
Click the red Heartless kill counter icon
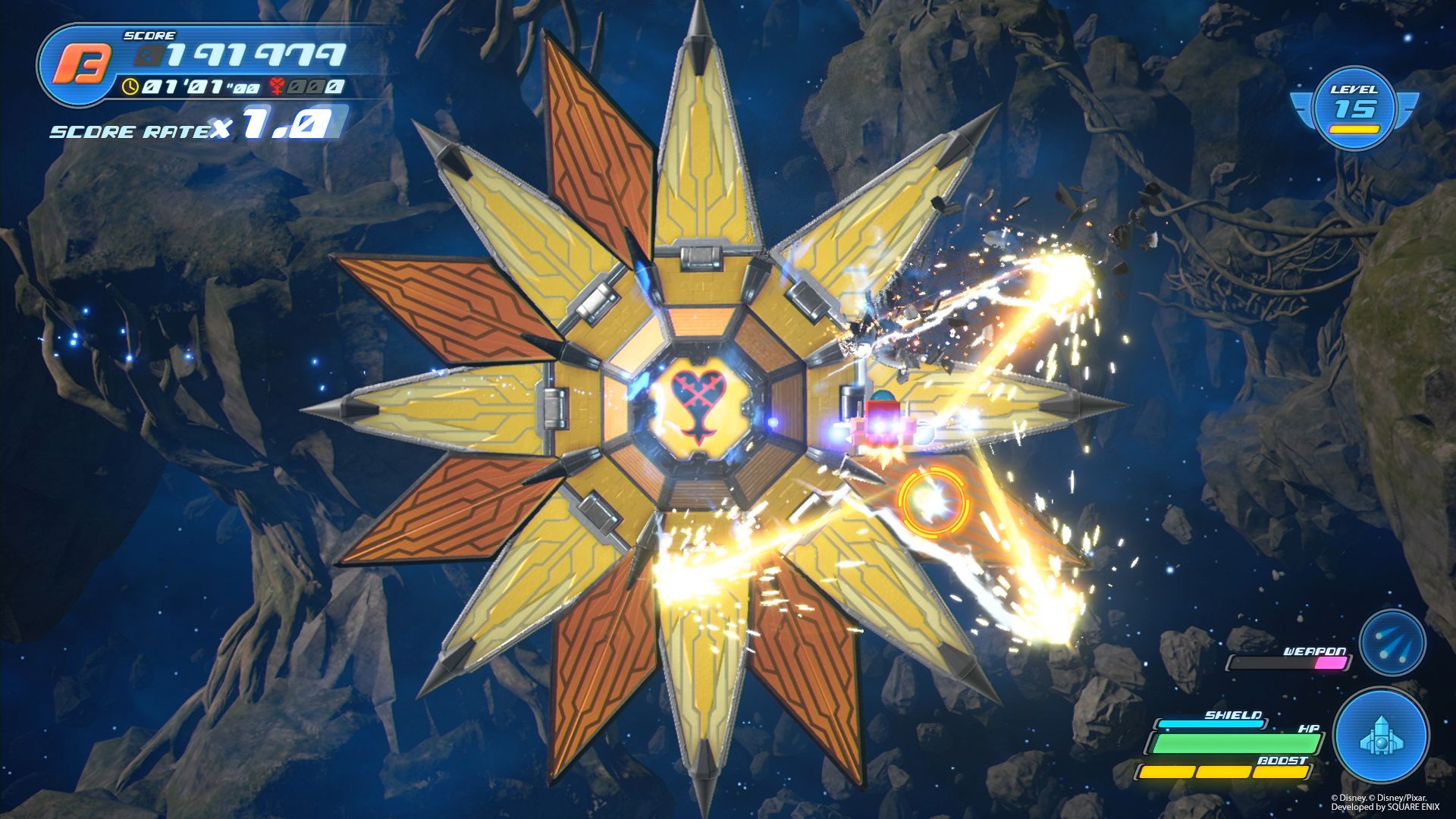[x=276, y=86]
